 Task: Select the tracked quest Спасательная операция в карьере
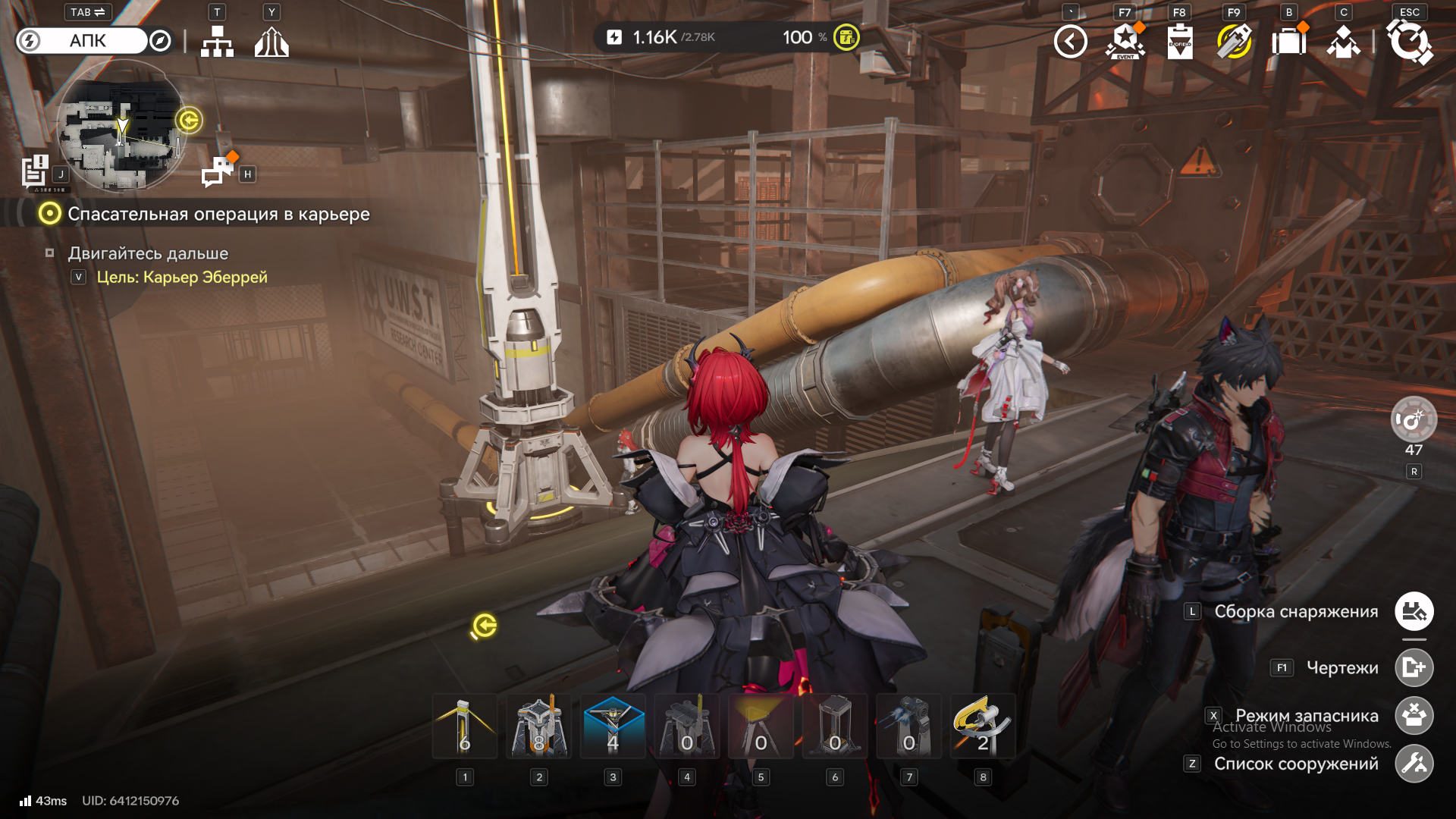tap(218, 214)
